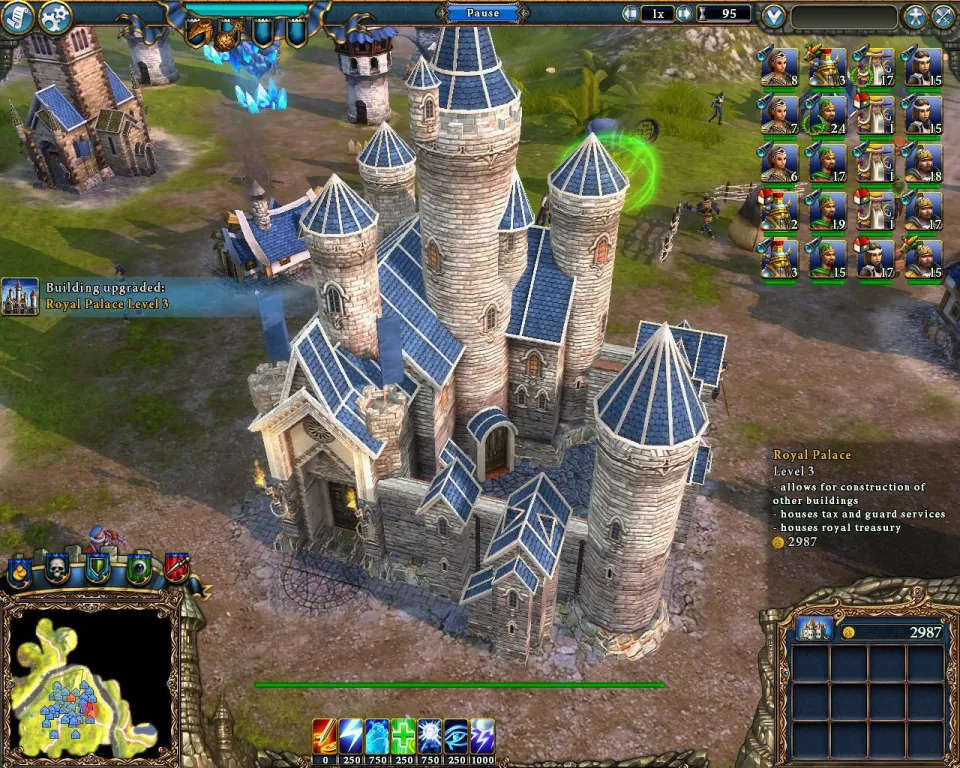The image size is (960, 768).
Task: Place the red sword attack flag
Action: (x=177, y=569)
